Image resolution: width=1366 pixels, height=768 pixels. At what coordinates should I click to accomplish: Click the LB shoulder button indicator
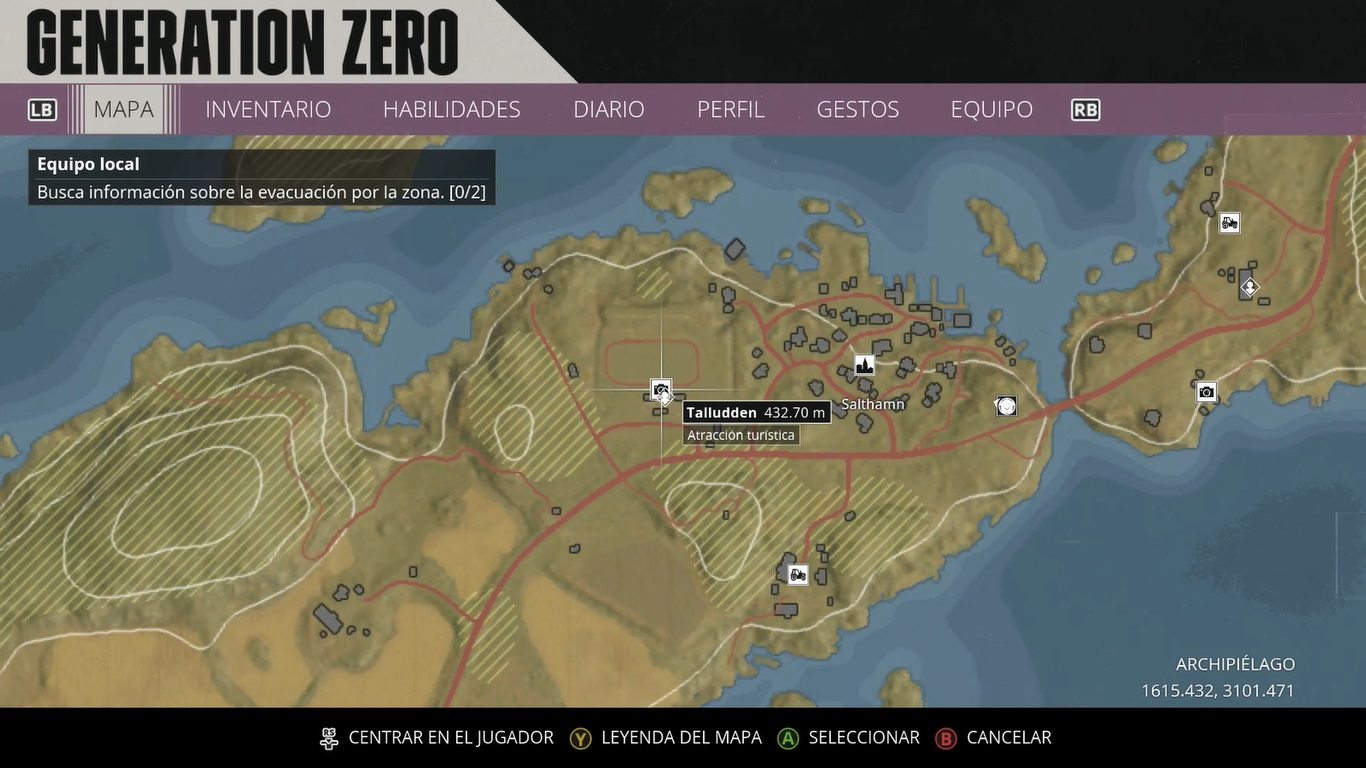click(42, 109)
